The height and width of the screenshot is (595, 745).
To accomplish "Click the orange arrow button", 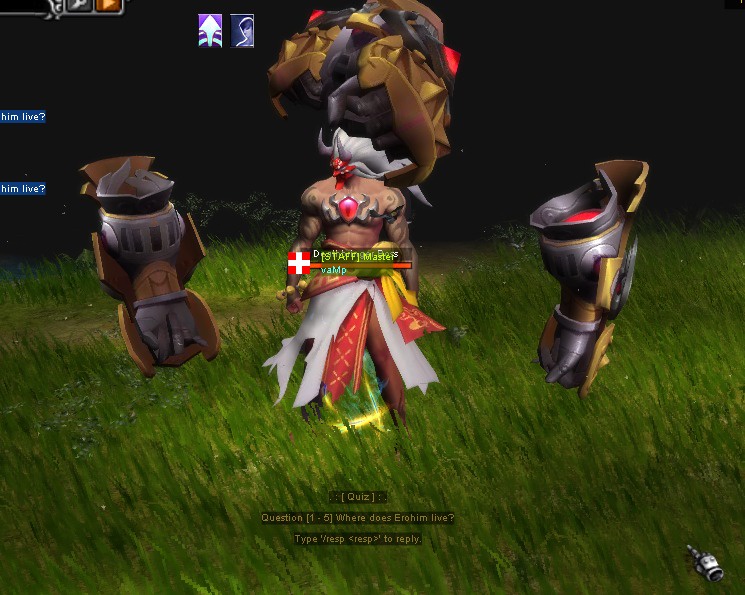I will click(108, 5).
